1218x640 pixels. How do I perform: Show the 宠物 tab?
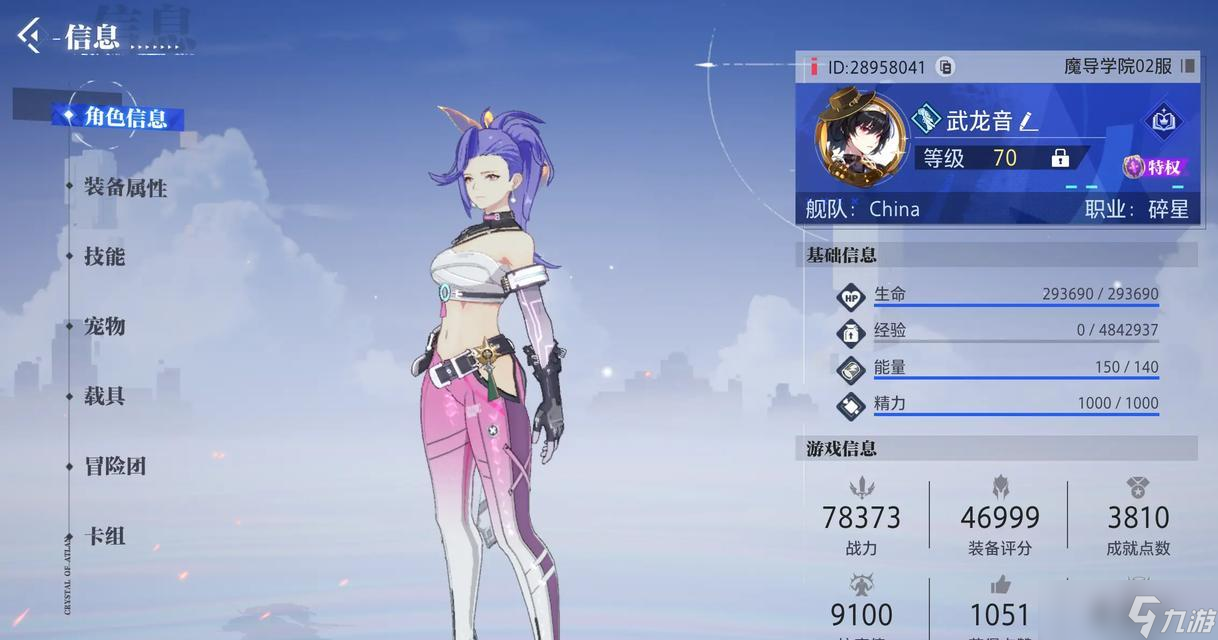pos(104,326)
